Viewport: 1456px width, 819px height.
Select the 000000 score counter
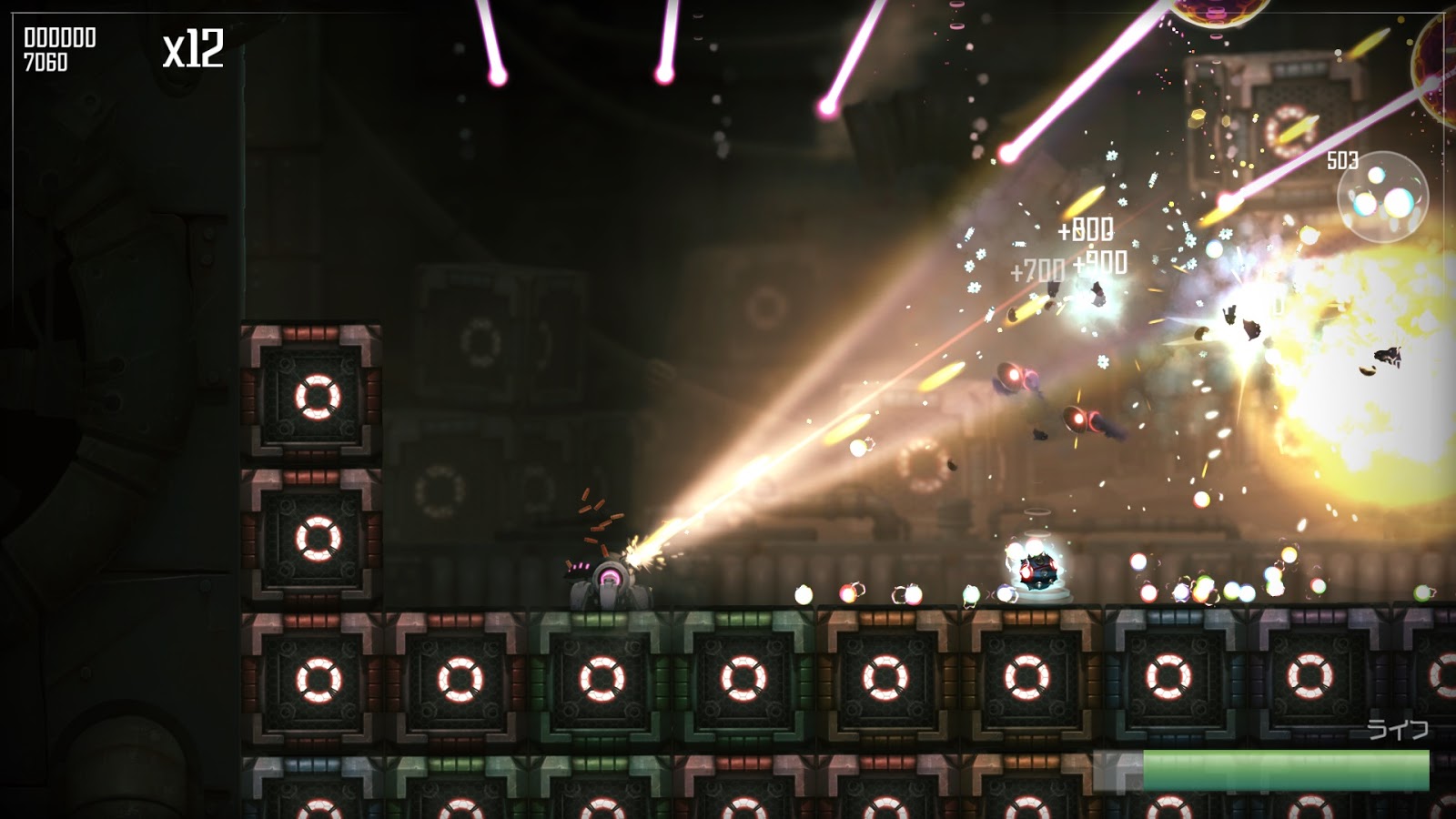pos(59,39)
